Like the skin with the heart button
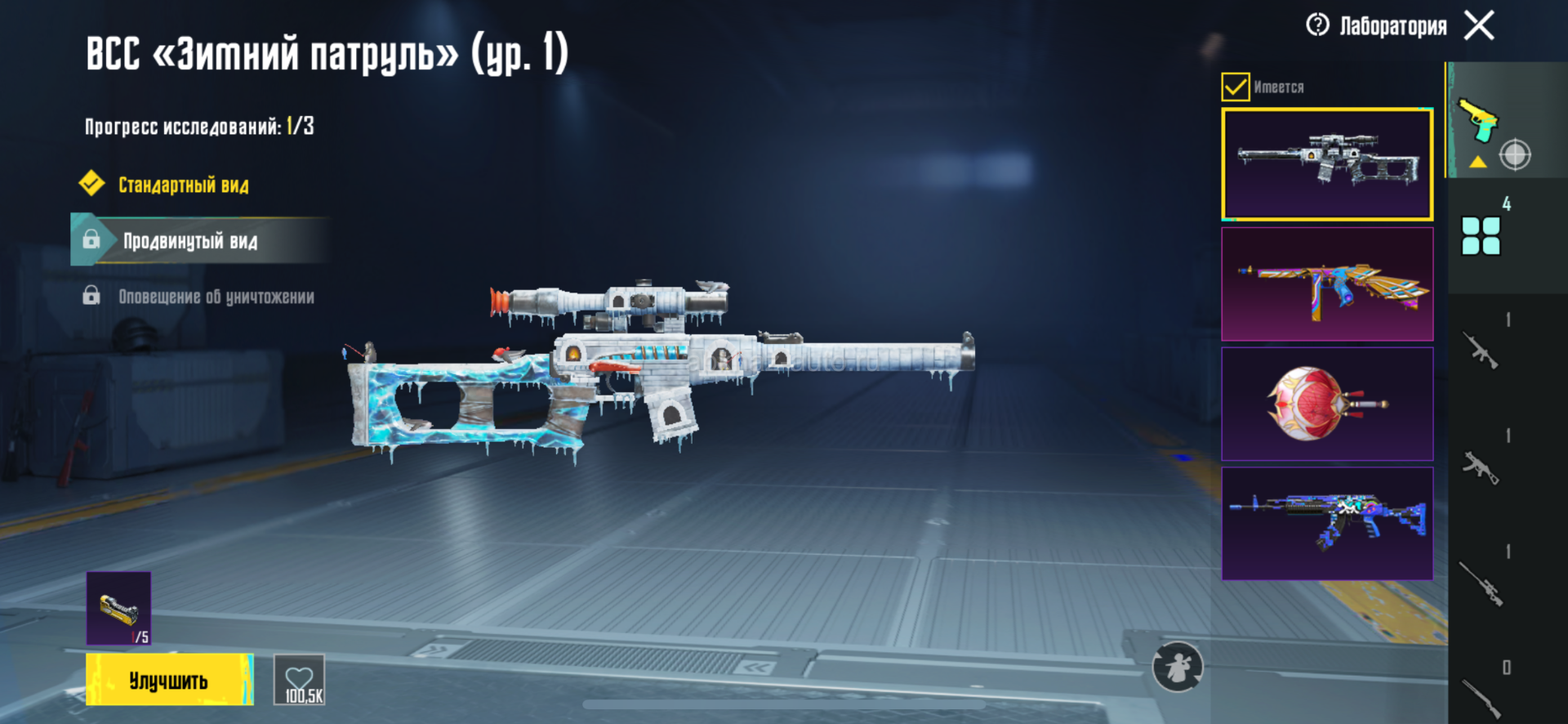This screenshot has width=1568, height=724. [x=299, y=680]
